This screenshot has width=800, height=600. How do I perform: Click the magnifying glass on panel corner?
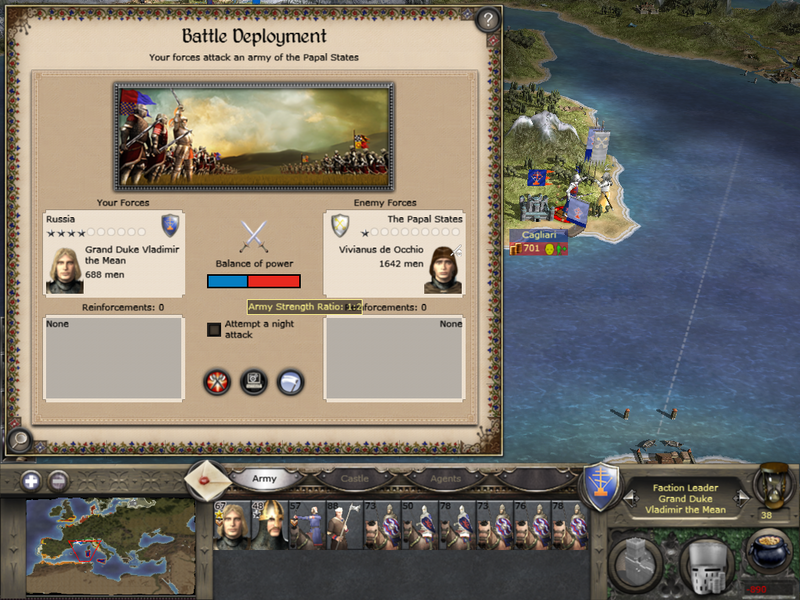coord(18,439)
